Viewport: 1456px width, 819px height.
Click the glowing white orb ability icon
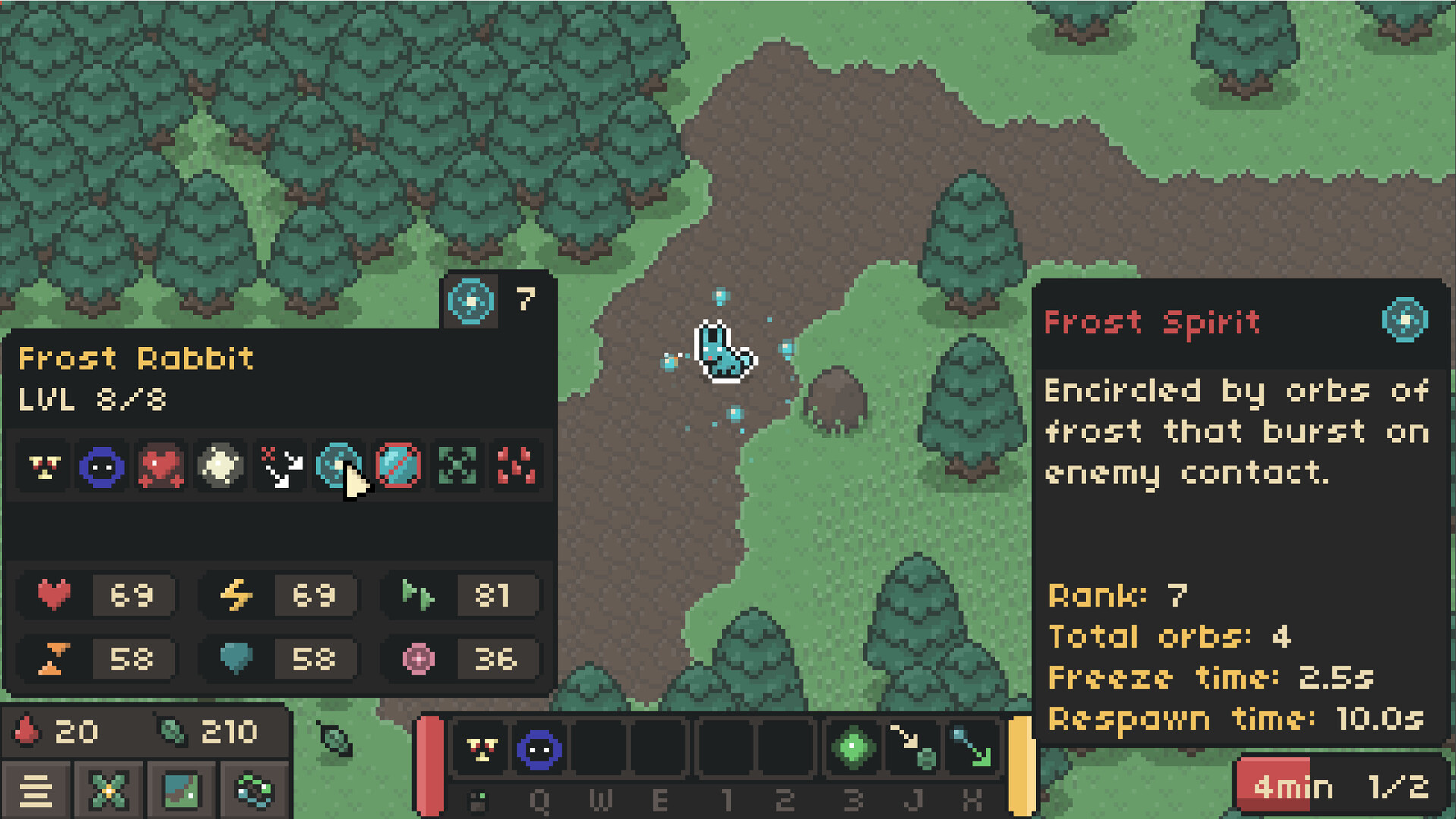219,466
